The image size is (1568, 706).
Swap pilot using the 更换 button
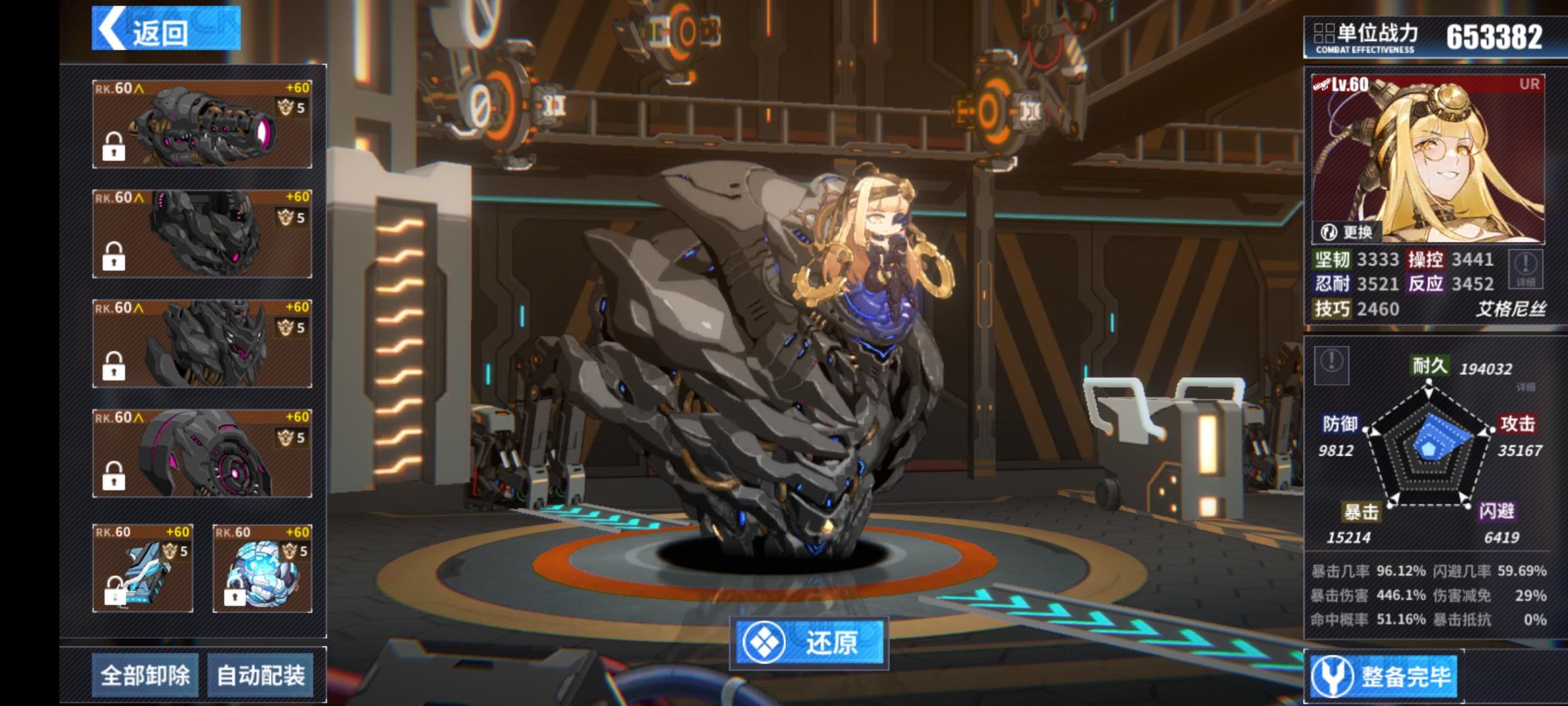point(1346,232)
